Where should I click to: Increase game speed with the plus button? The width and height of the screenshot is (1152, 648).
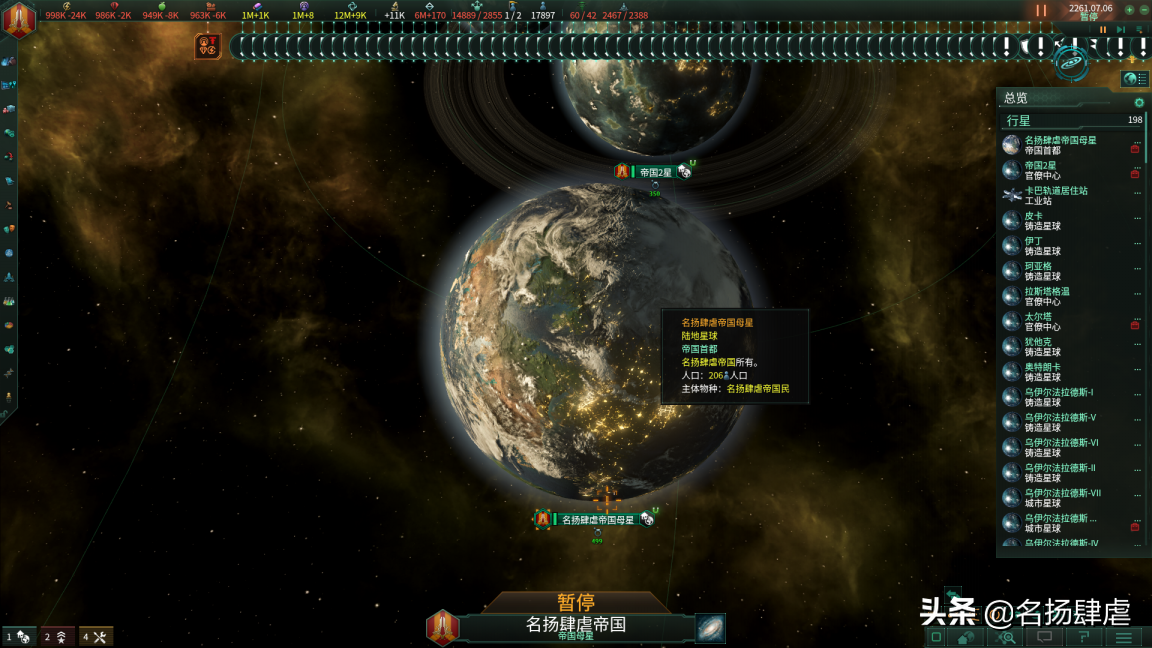coord(1129,9)
